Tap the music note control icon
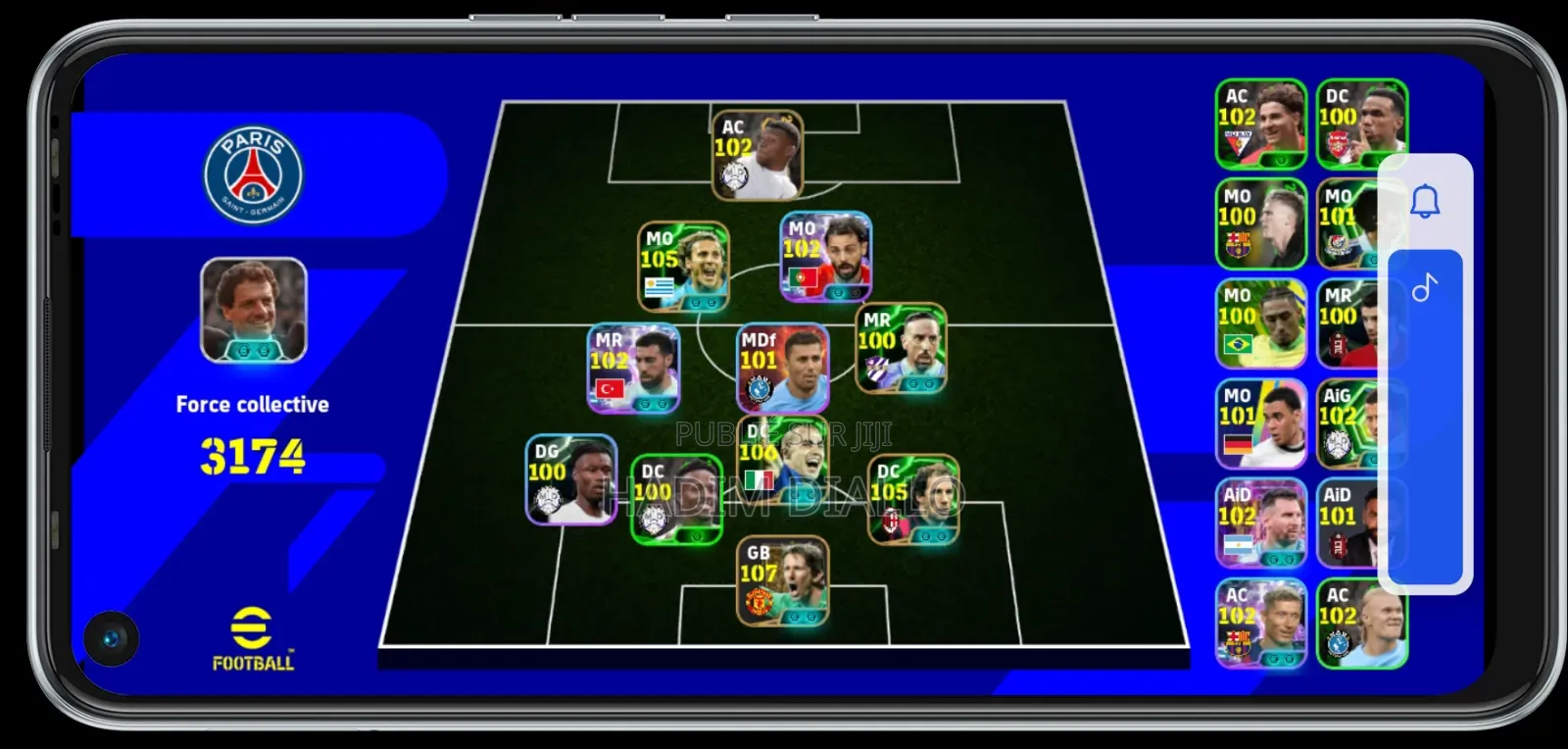The image size is (1568, 749). tap(1427, 288)
